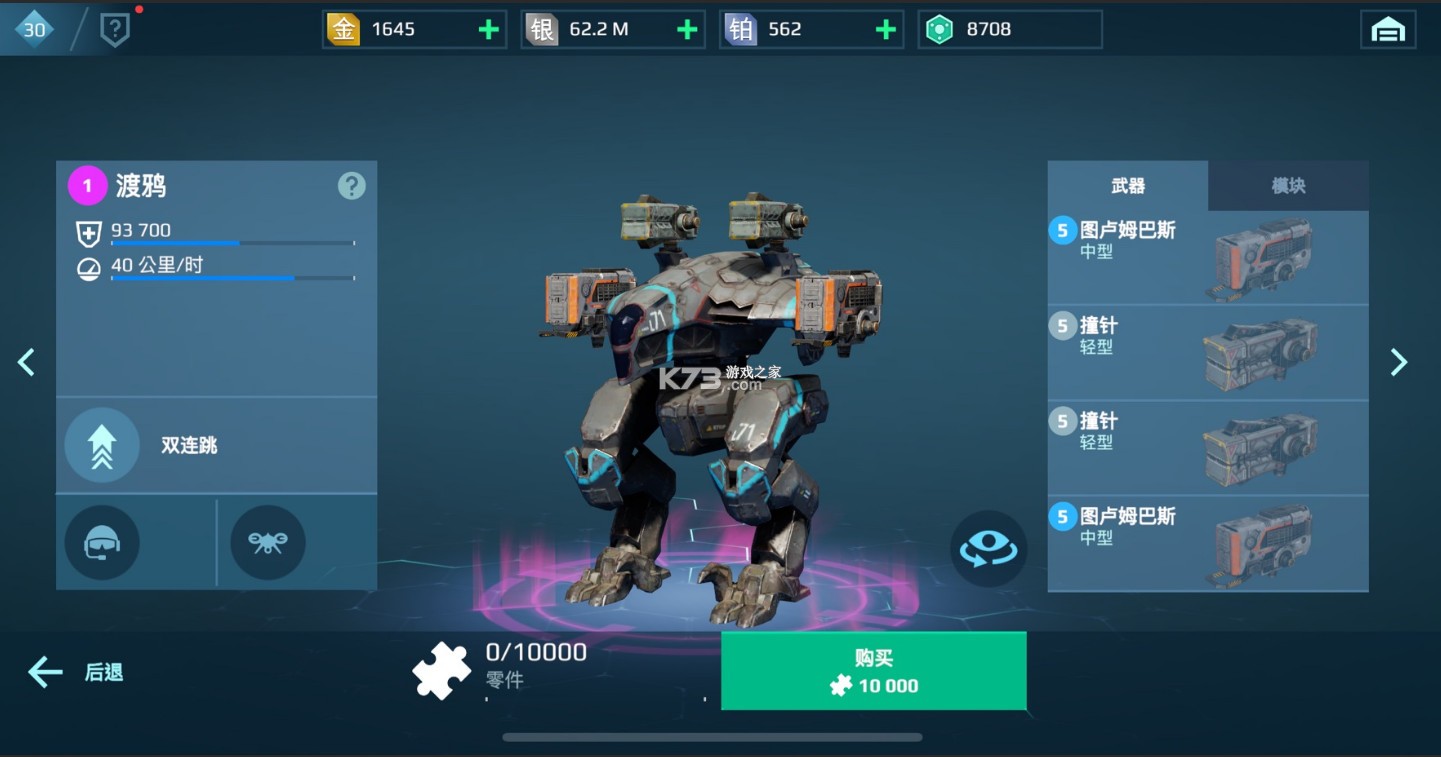Select the 武器 tab

1127,186
